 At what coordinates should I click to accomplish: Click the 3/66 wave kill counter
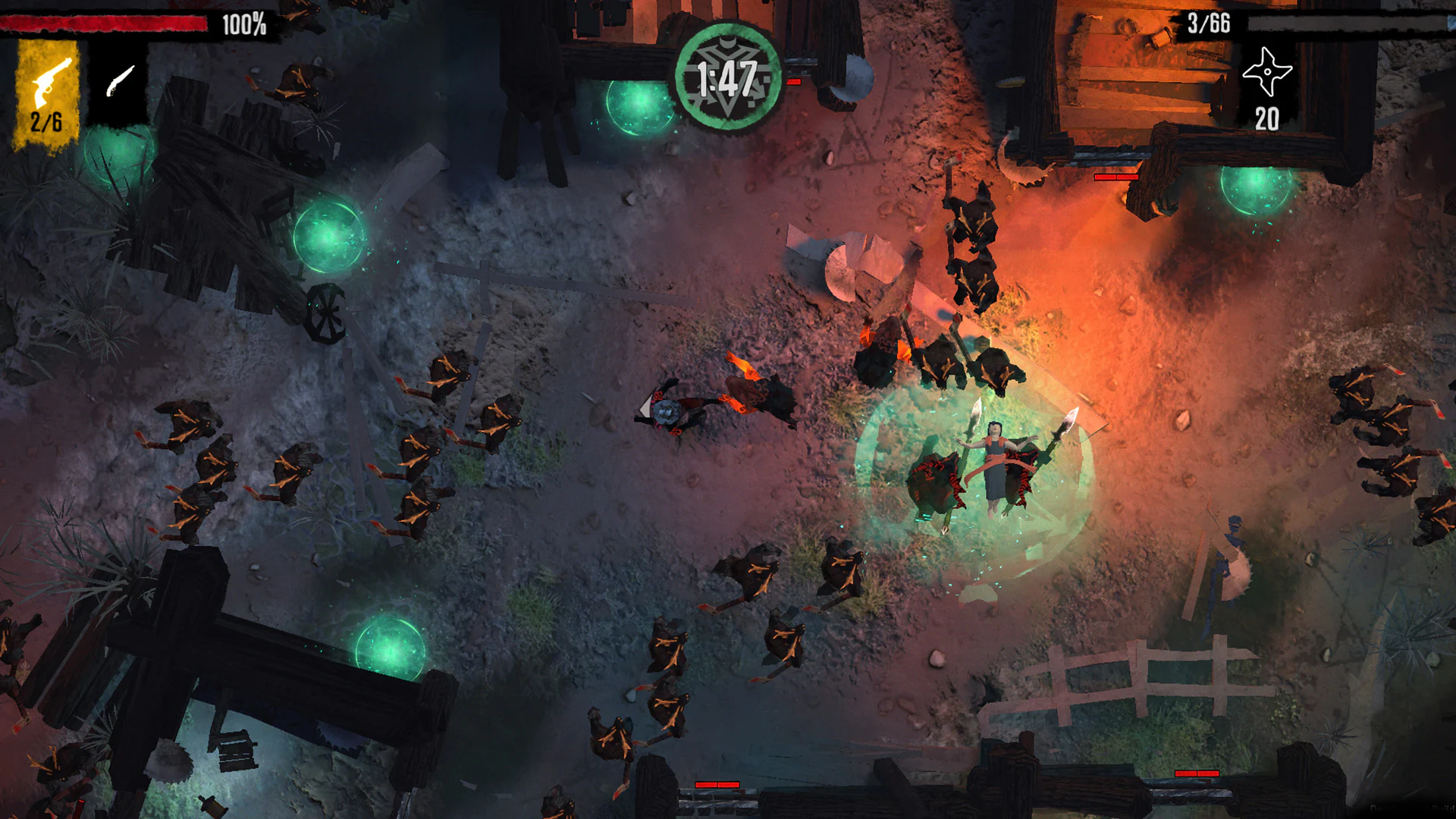1208,23
